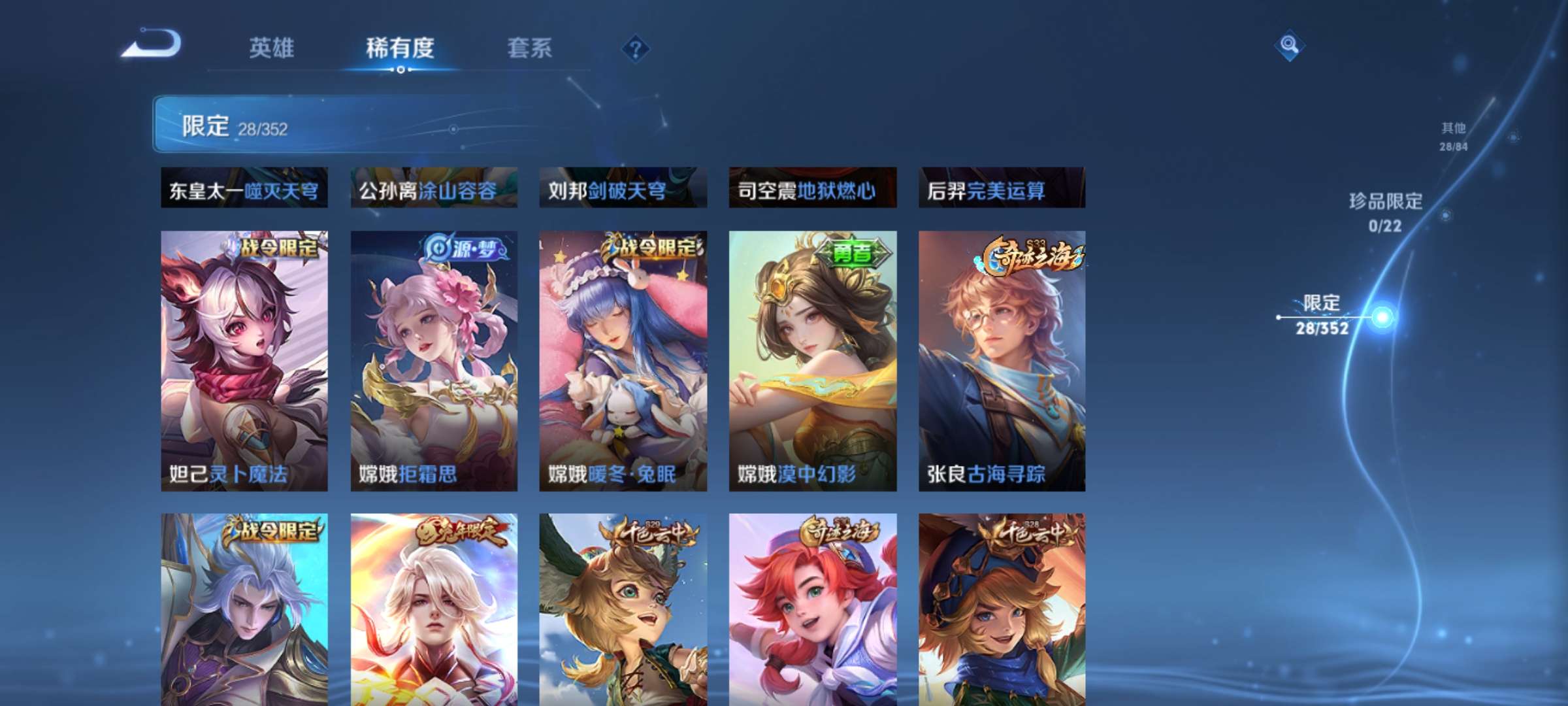The width and height of the screenshot is (1568, 706).
Task: Switch to the 英雄 tab
Action: (273, 47)
